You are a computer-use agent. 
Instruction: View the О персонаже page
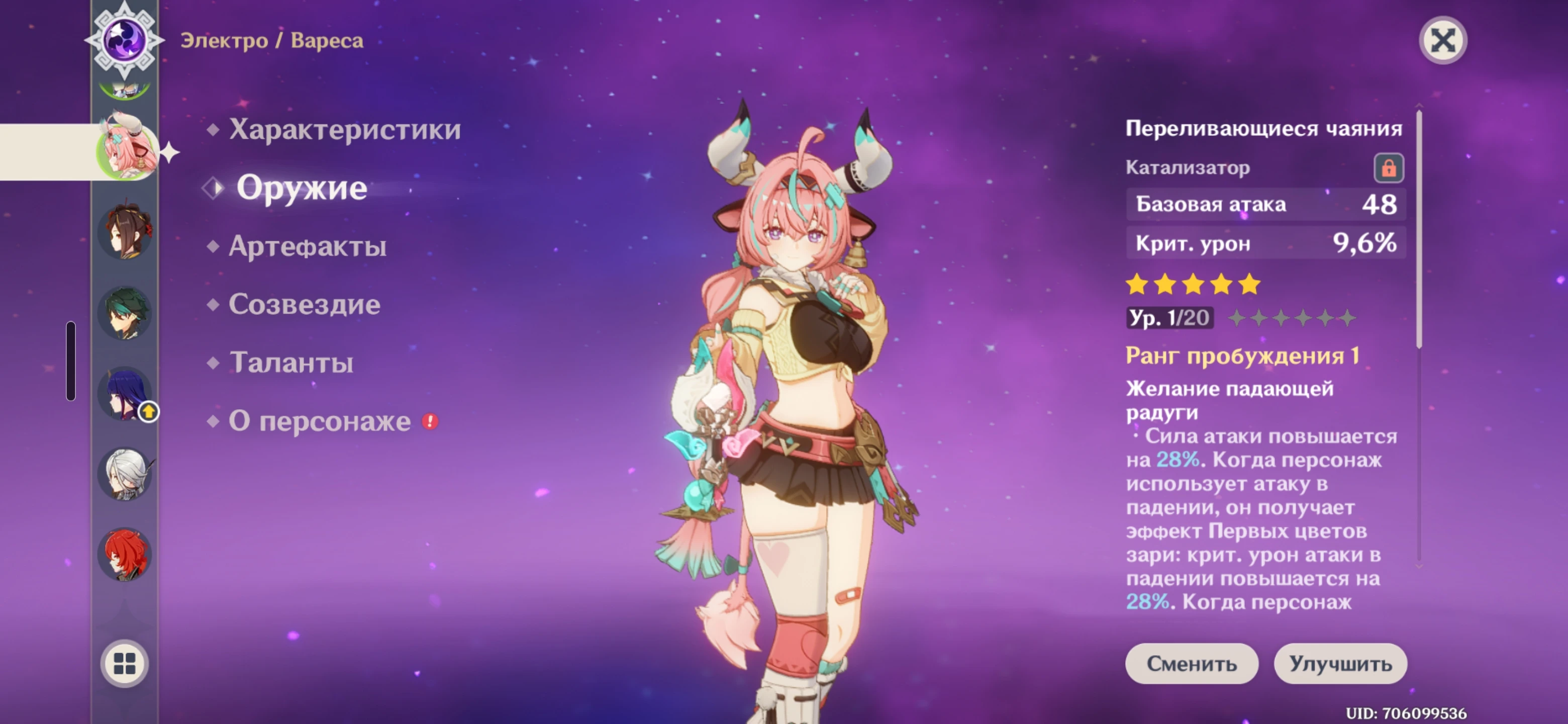pos(320,421)
